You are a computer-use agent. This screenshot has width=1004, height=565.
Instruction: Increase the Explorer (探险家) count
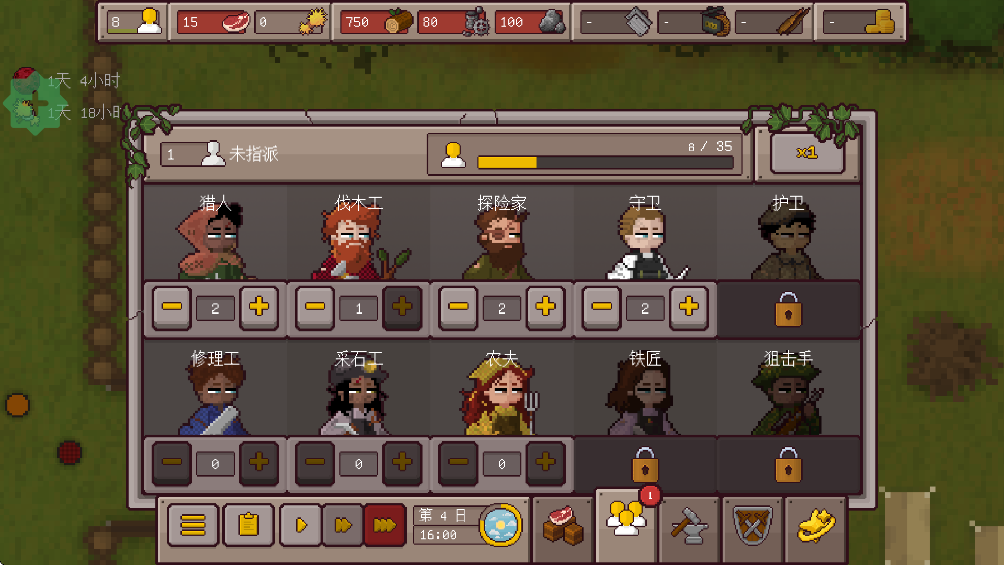(x=545, y=308)
